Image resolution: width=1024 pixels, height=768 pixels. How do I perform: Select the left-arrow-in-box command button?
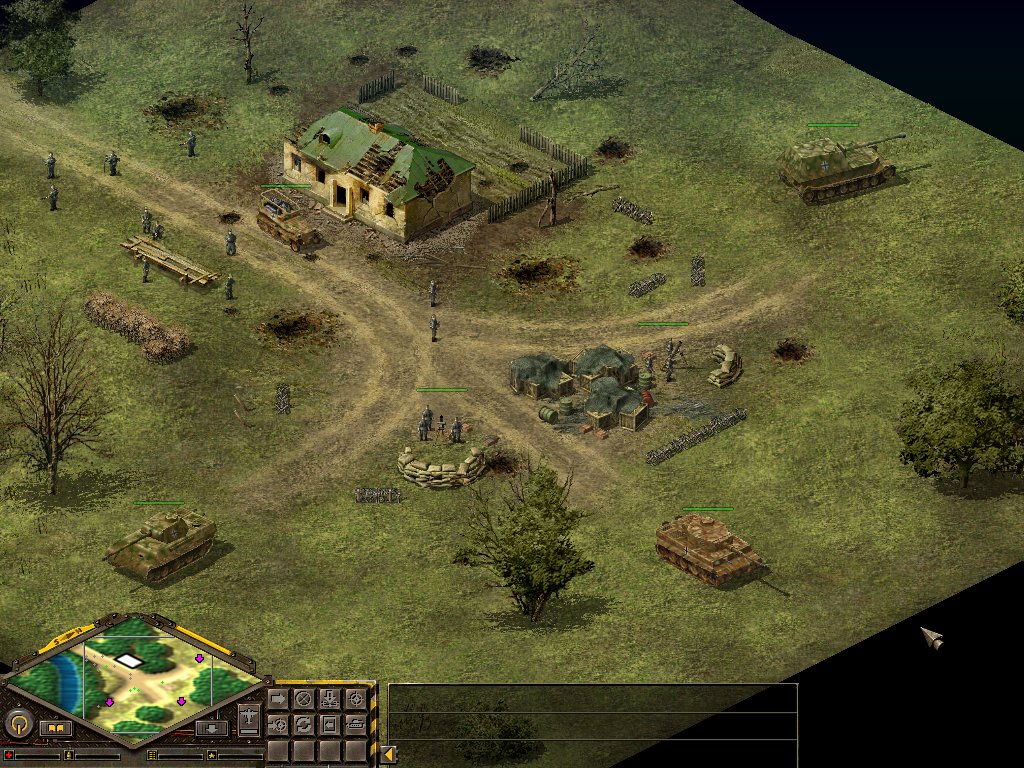[x=329, y=724]
